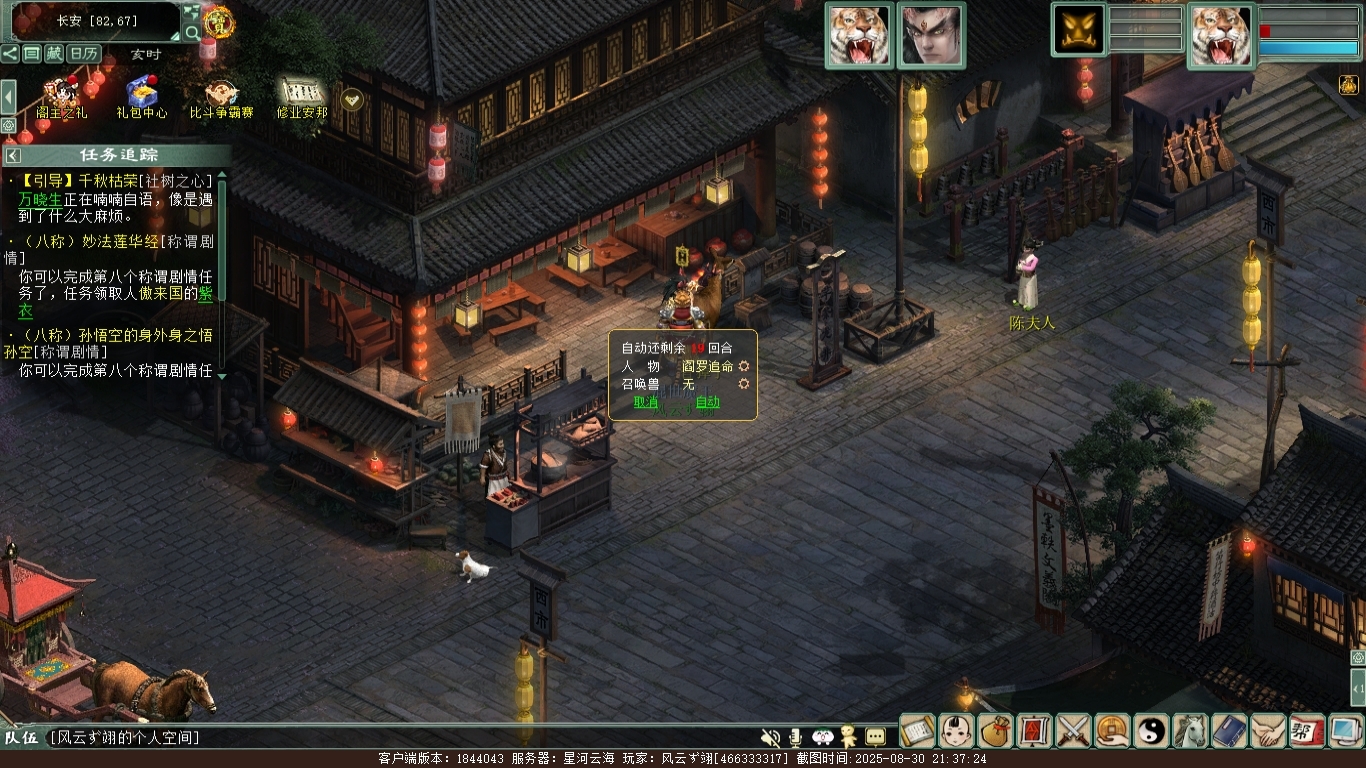Image resolution: width=1366 pixels, height=768 pixels.
Task: Click the magnifier search button beside minimap
Action: [192, 32]
